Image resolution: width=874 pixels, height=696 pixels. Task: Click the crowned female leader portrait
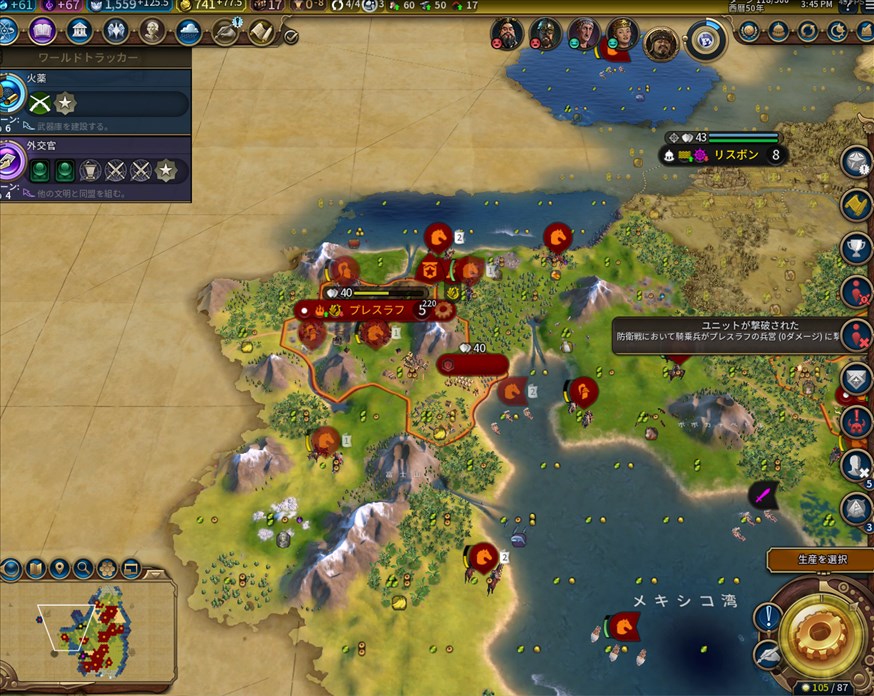(x=622, y=35)
